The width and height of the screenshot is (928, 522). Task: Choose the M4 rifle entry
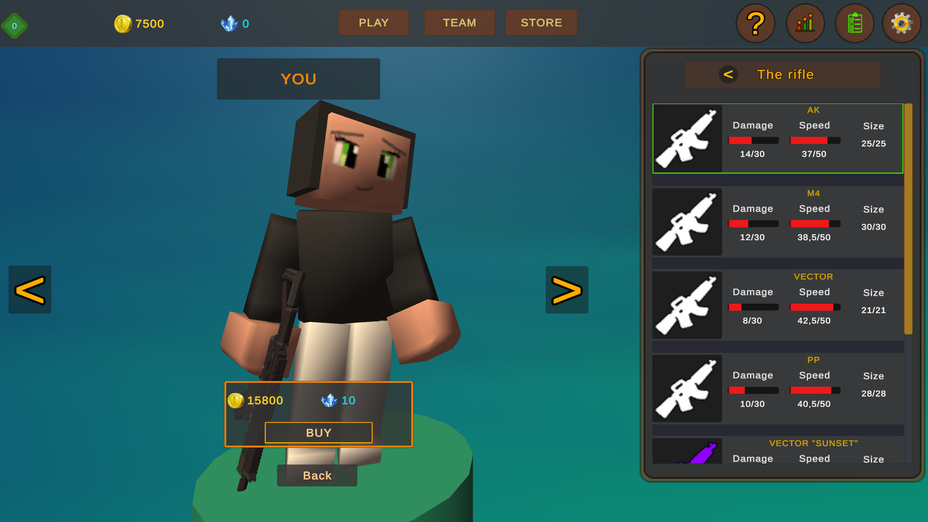[x=777, y=222]
